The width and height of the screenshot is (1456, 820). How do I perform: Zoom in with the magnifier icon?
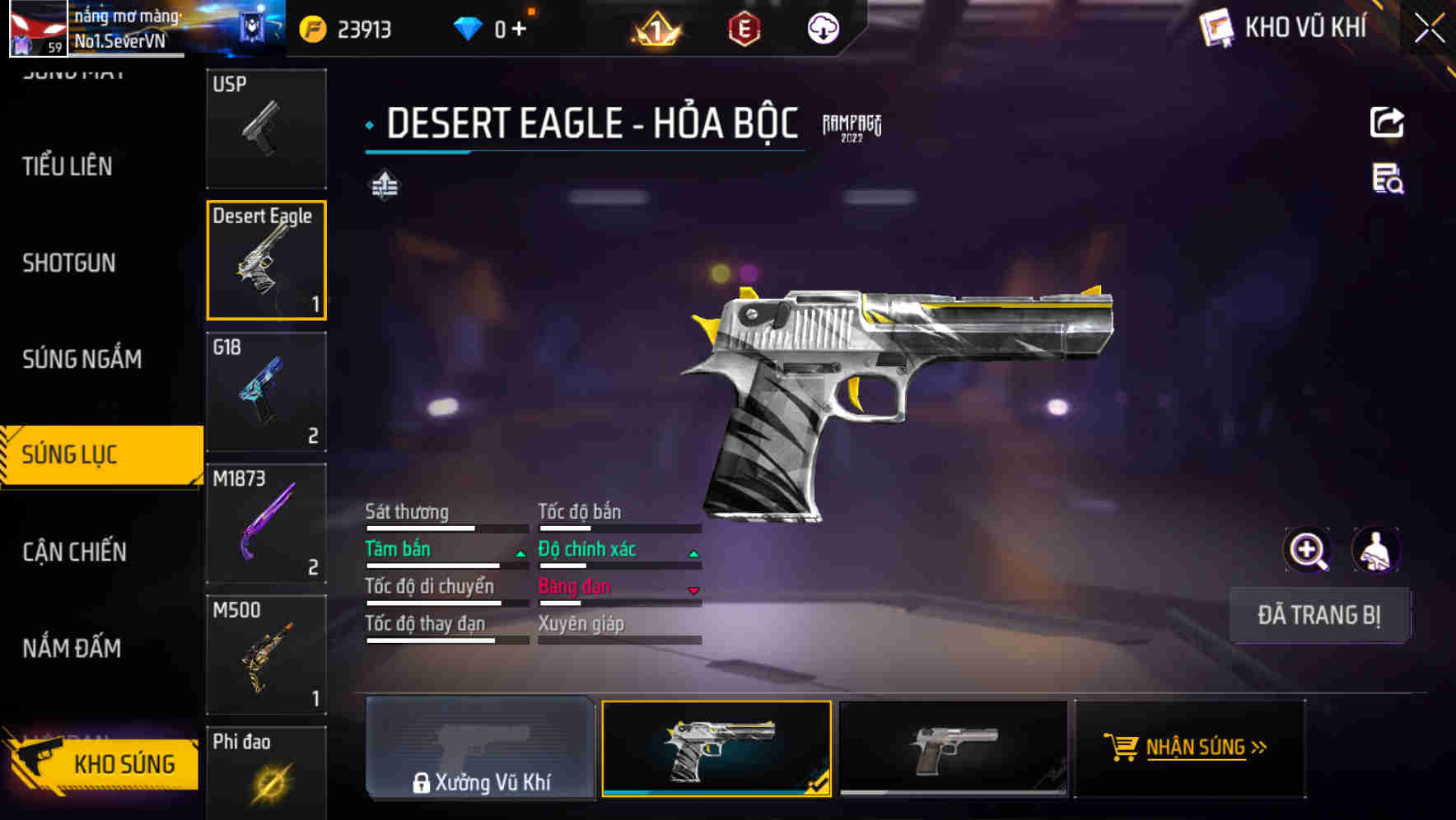(1307, 550)
